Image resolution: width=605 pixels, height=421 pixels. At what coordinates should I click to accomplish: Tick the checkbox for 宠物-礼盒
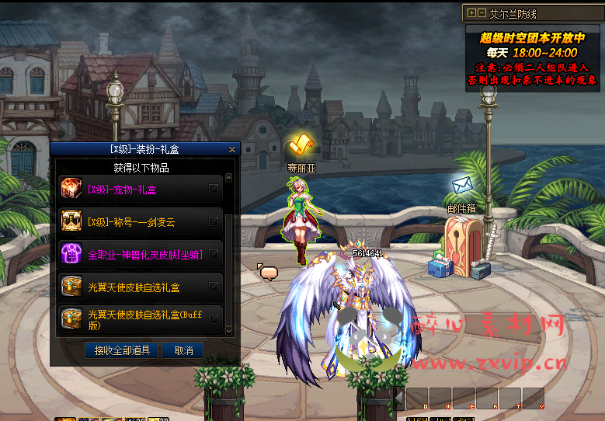pos(213,188)
